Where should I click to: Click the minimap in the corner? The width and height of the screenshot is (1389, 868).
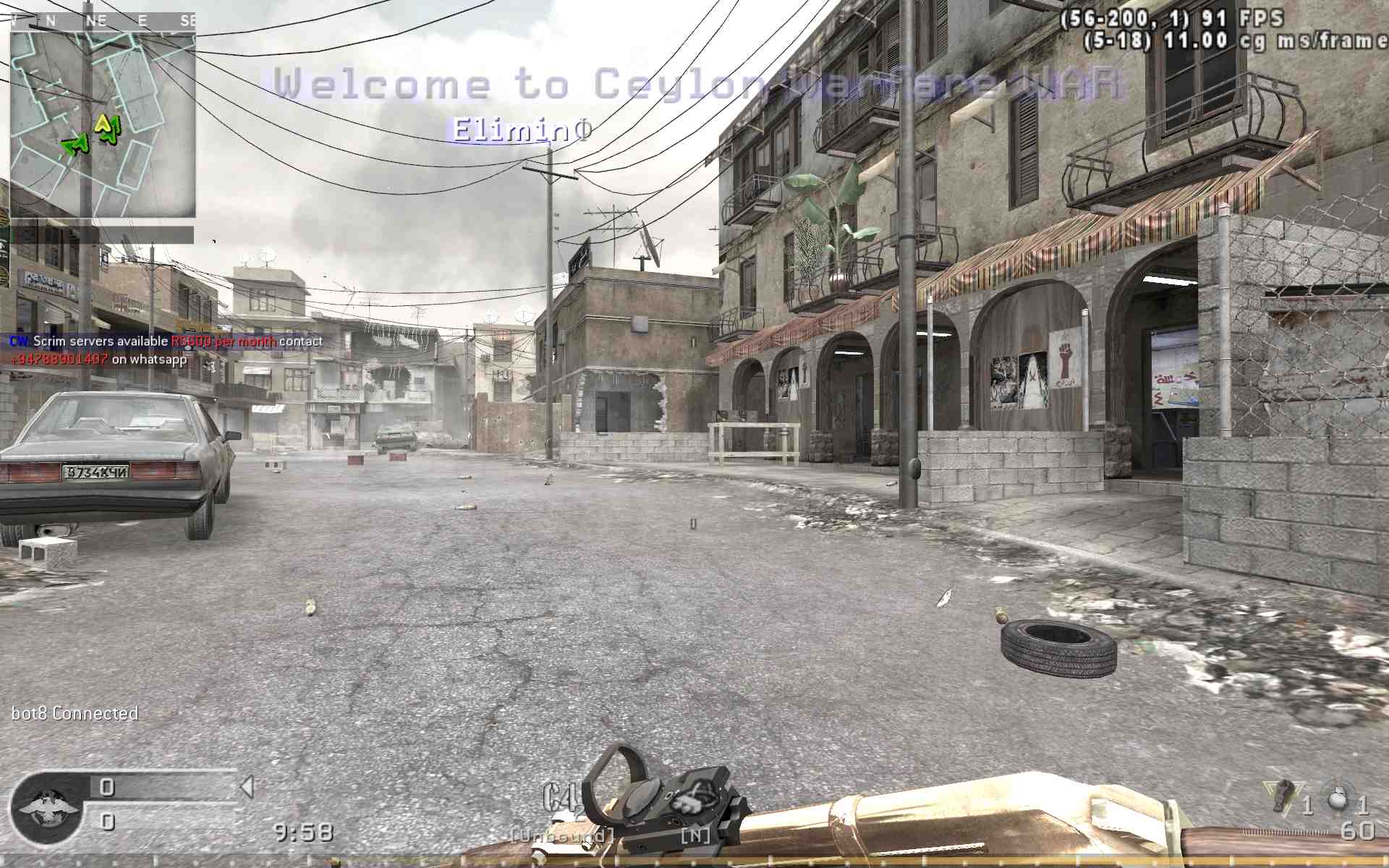pos(103,123)
